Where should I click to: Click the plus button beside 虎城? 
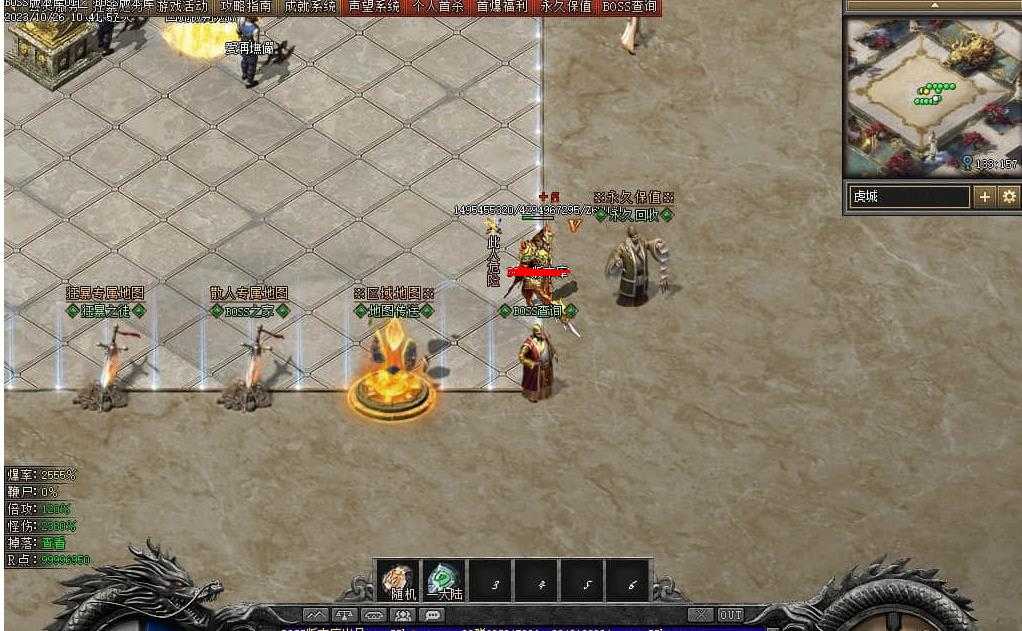point(985,197)
